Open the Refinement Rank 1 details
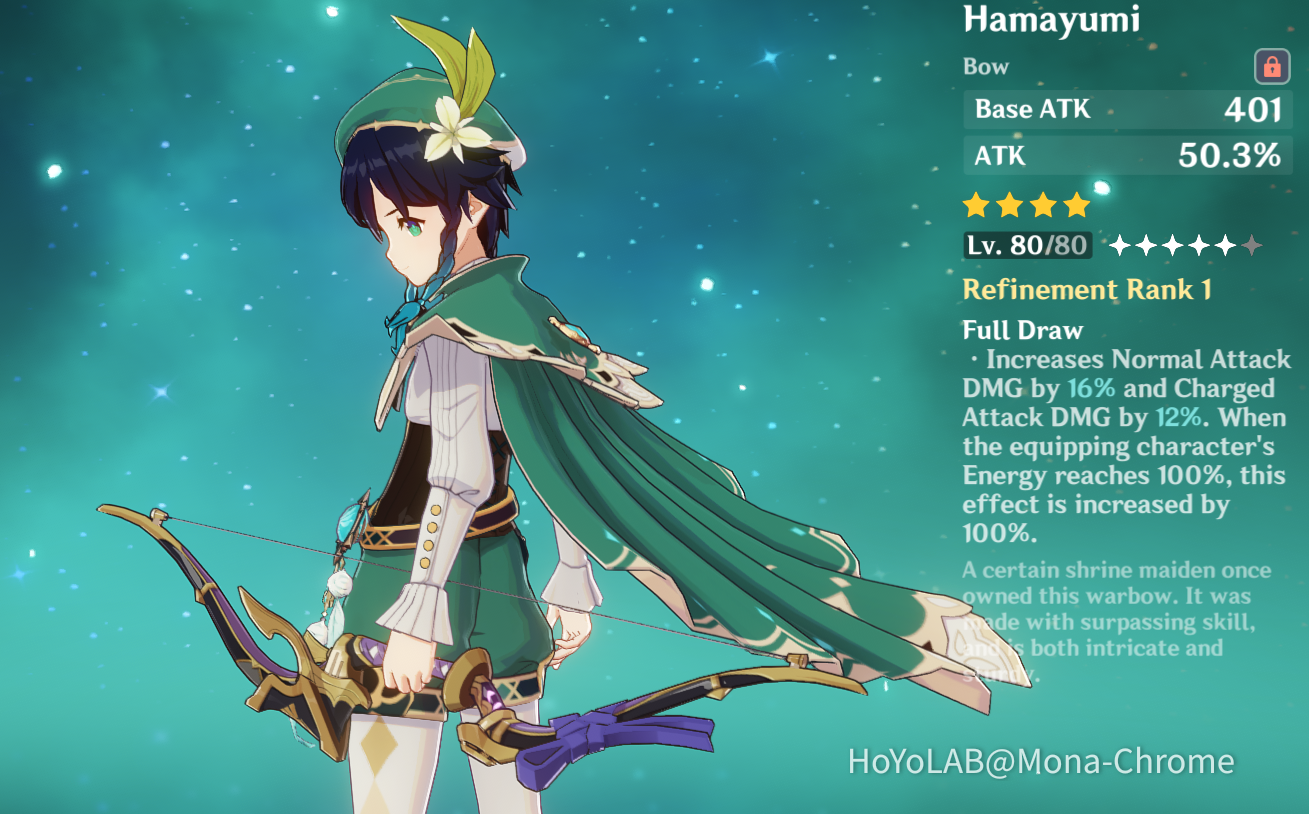Image resolution: width=1309 pixels, height=814 pixels. pos(1085,290)
